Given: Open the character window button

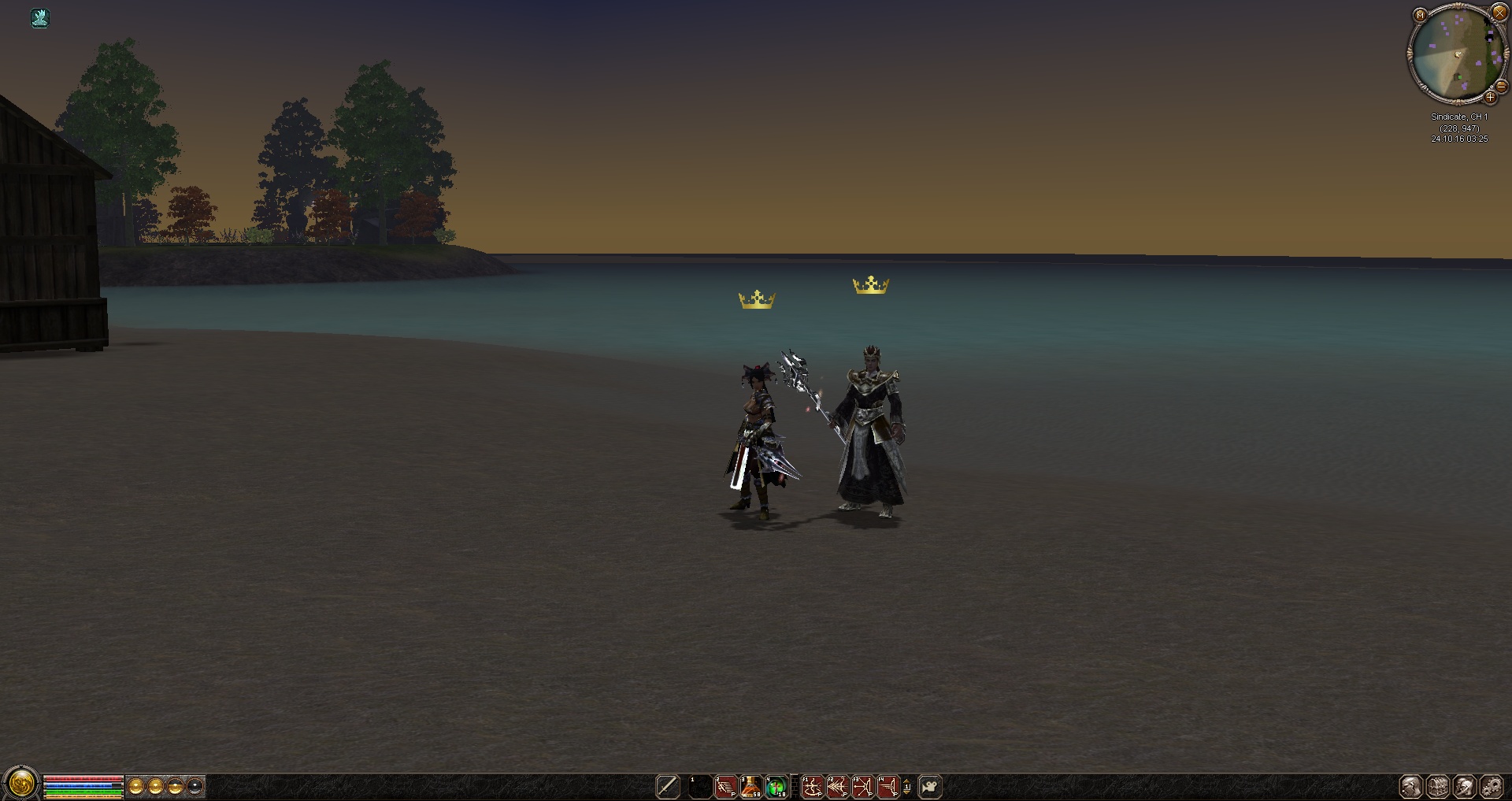Looking at the screenshot, I should tap(1411, 786).
